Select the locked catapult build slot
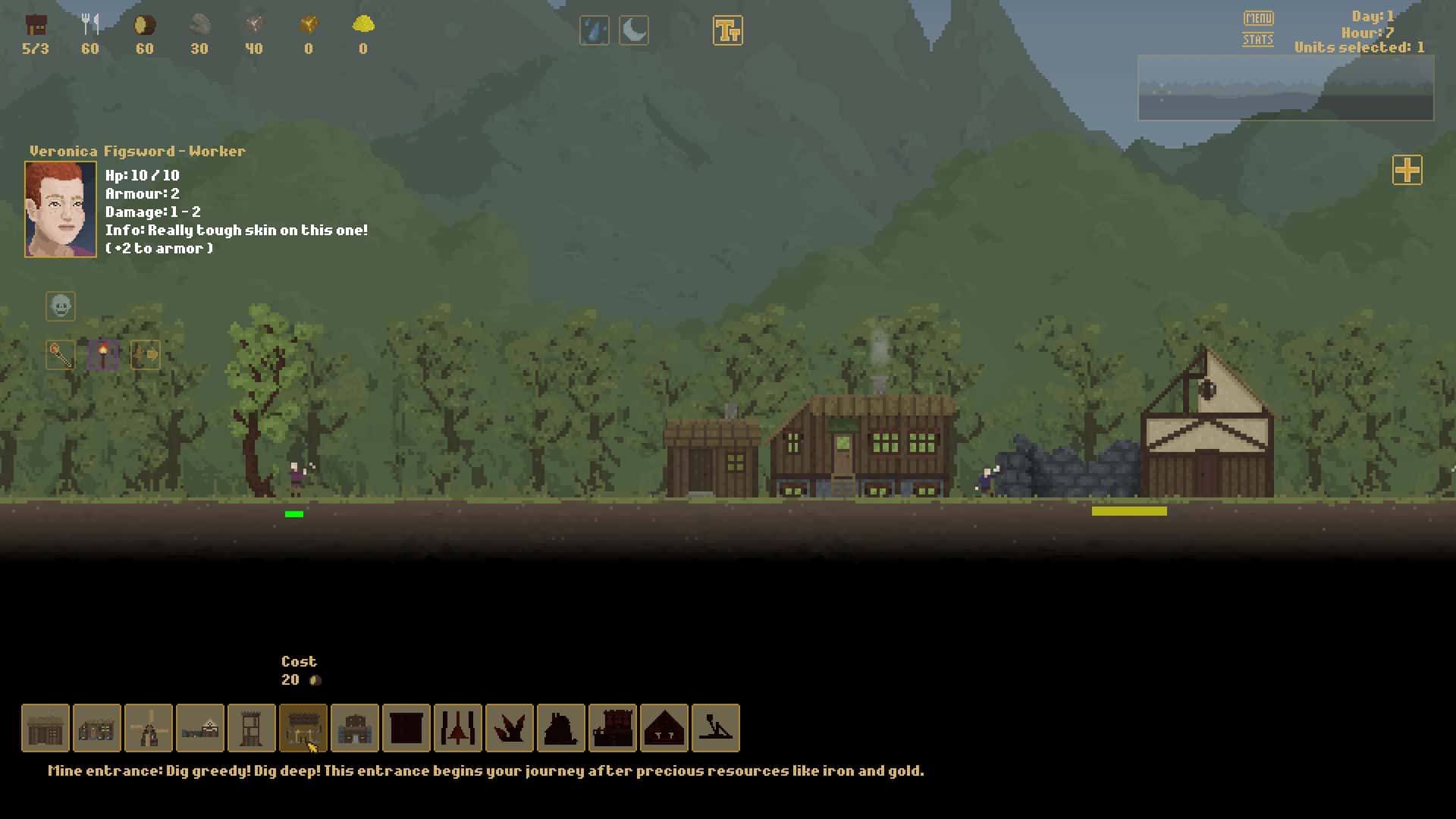Screen dimensions: 1456x819 click(716, 728)
